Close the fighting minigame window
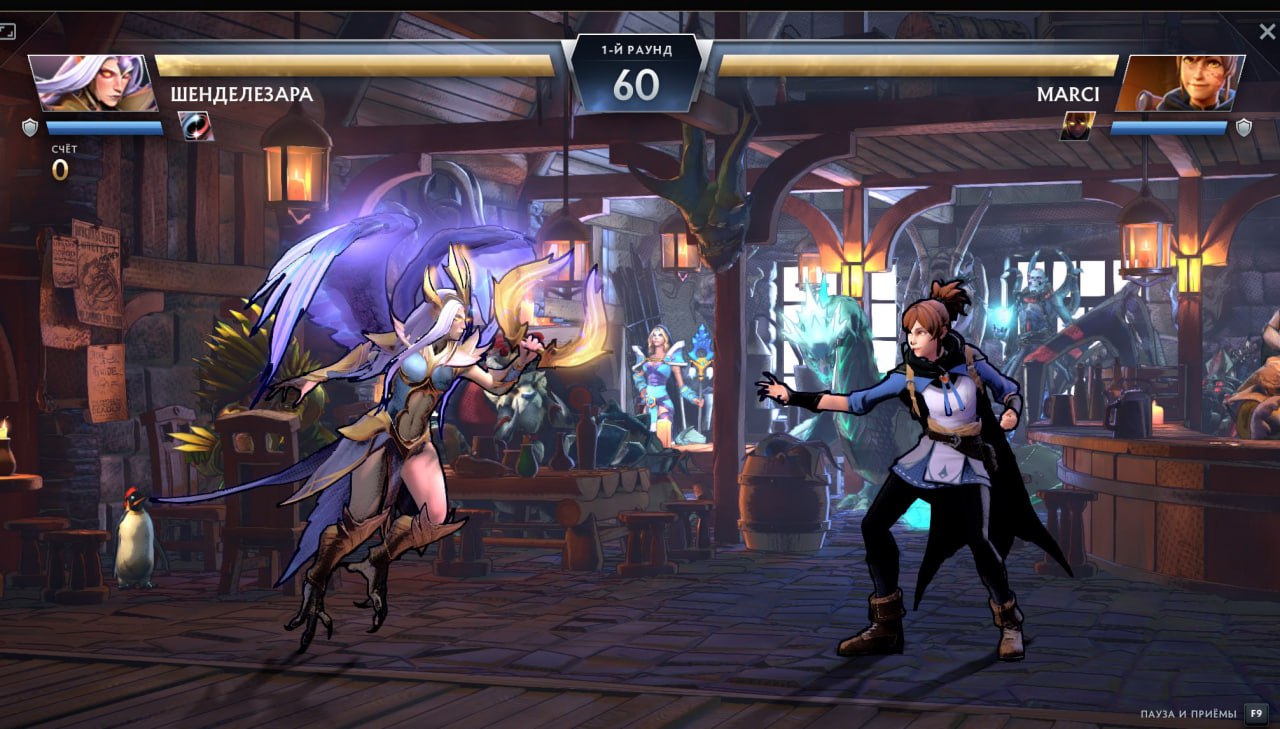The image size is (1280, 729). [x=1267, y=32]
